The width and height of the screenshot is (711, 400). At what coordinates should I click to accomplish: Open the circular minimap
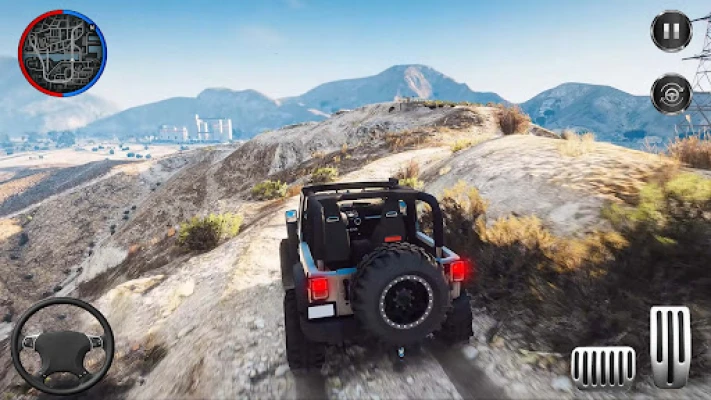[62, 53]
